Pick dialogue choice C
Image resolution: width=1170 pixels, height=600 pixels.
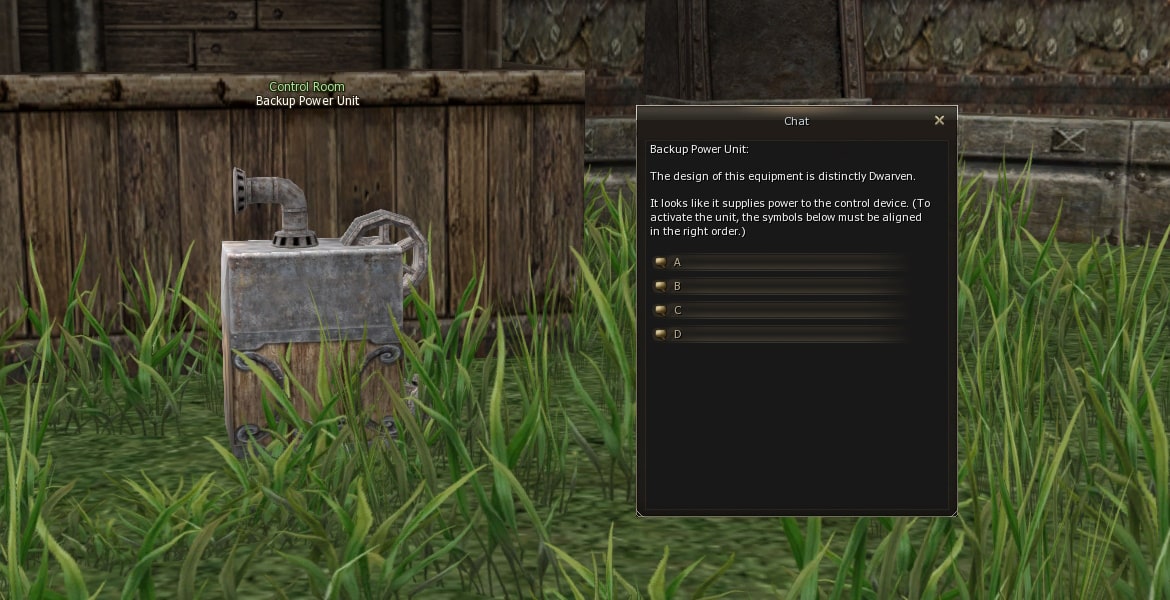677,310
